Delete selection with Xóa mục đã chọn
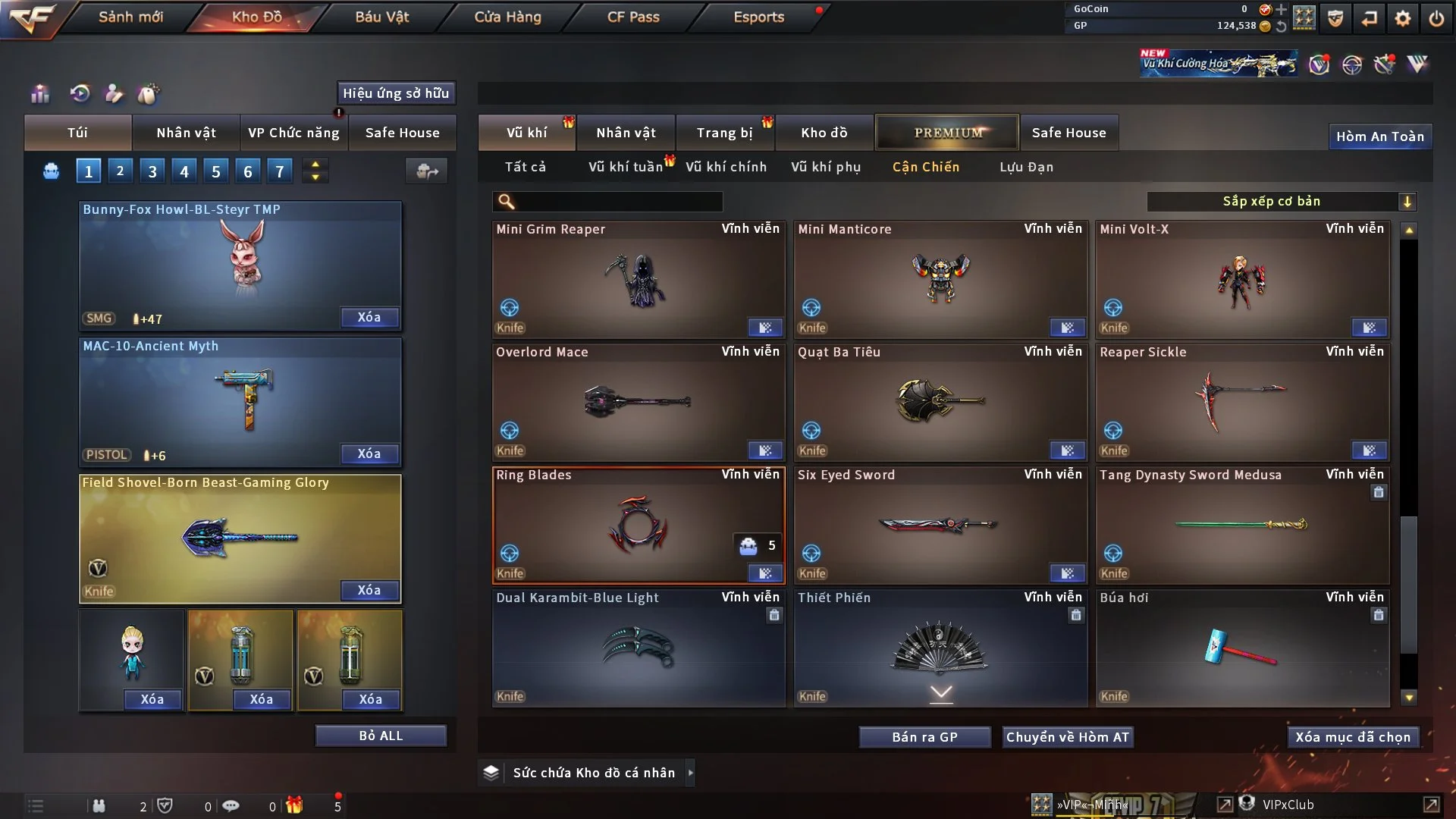 pyautogui.click(x=1352, y=737)
